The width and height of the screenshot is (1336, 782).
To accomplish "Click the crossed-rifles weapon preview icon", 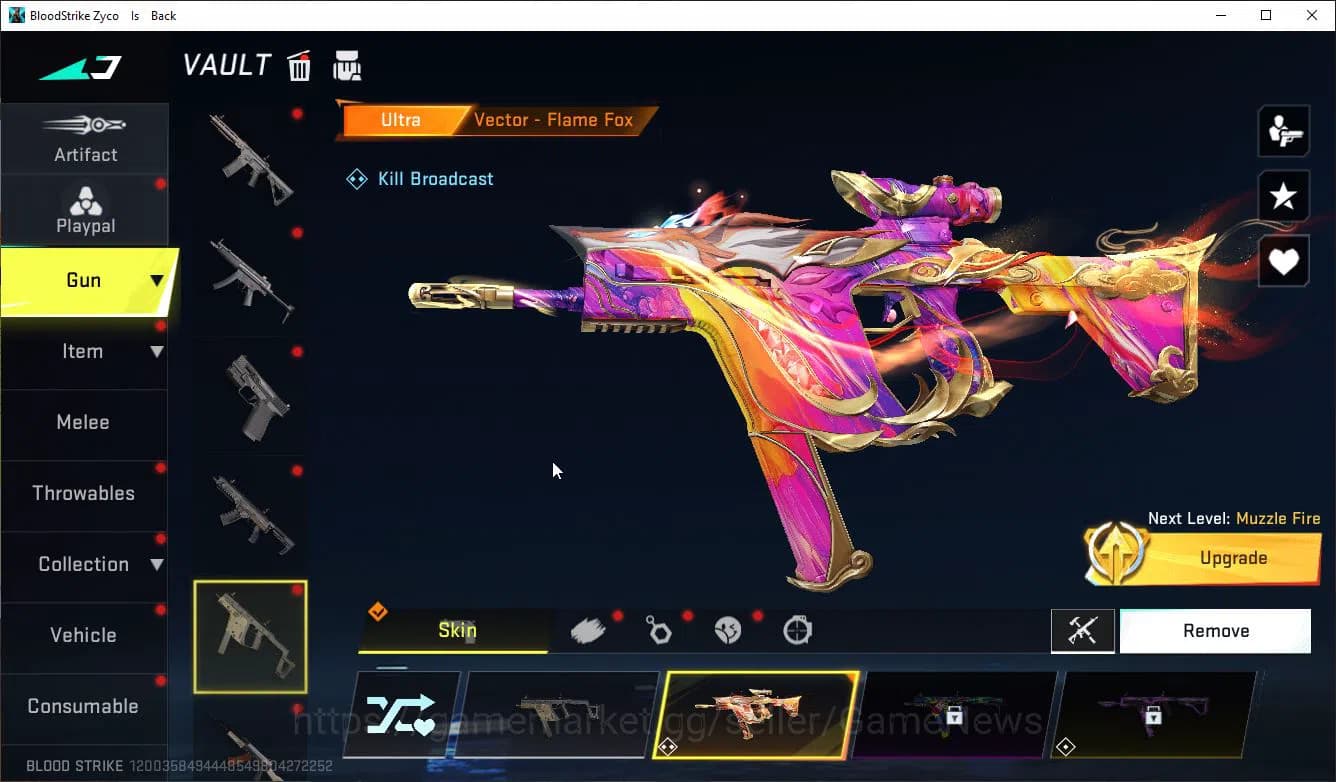I will tap(1083, 630).
